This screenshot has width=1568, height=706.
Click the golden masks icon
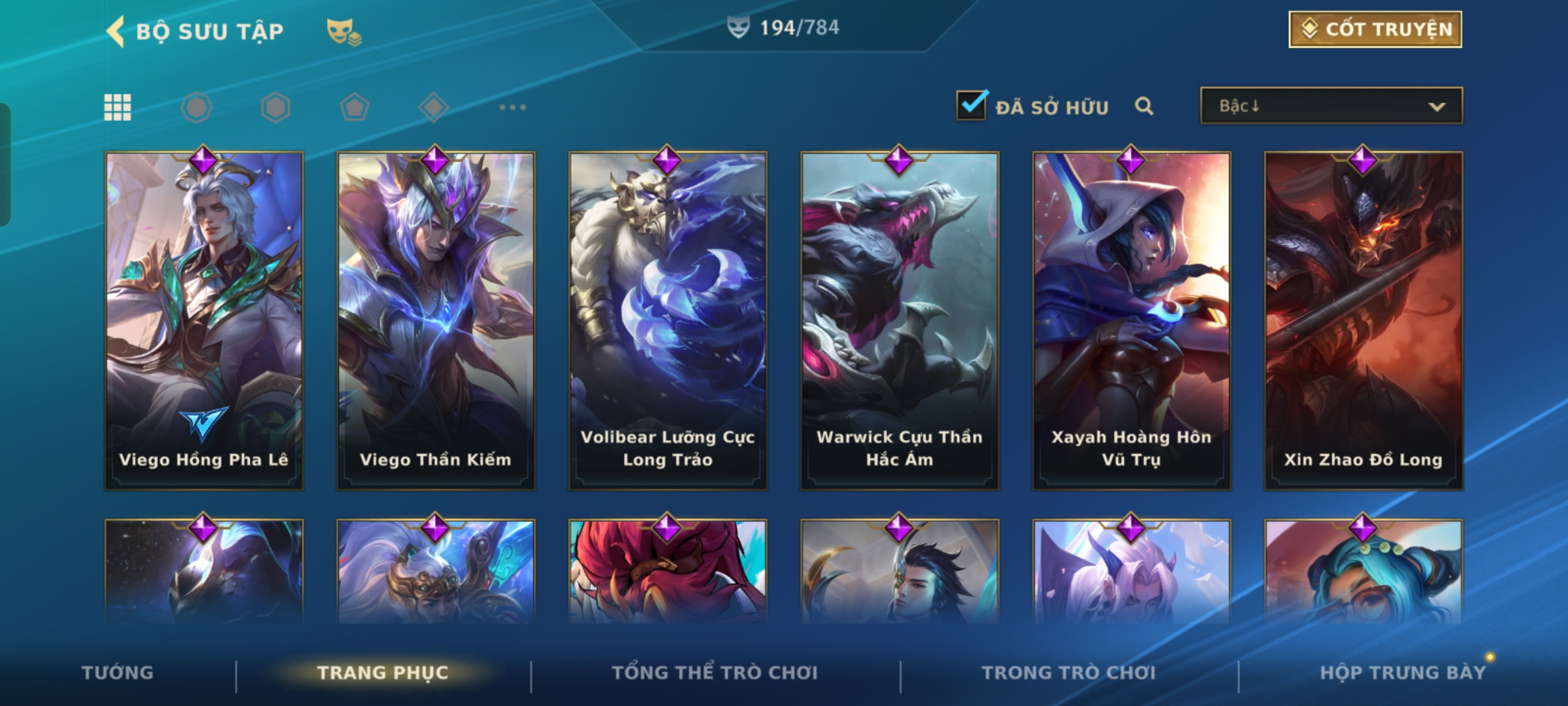tap(343, 31)
